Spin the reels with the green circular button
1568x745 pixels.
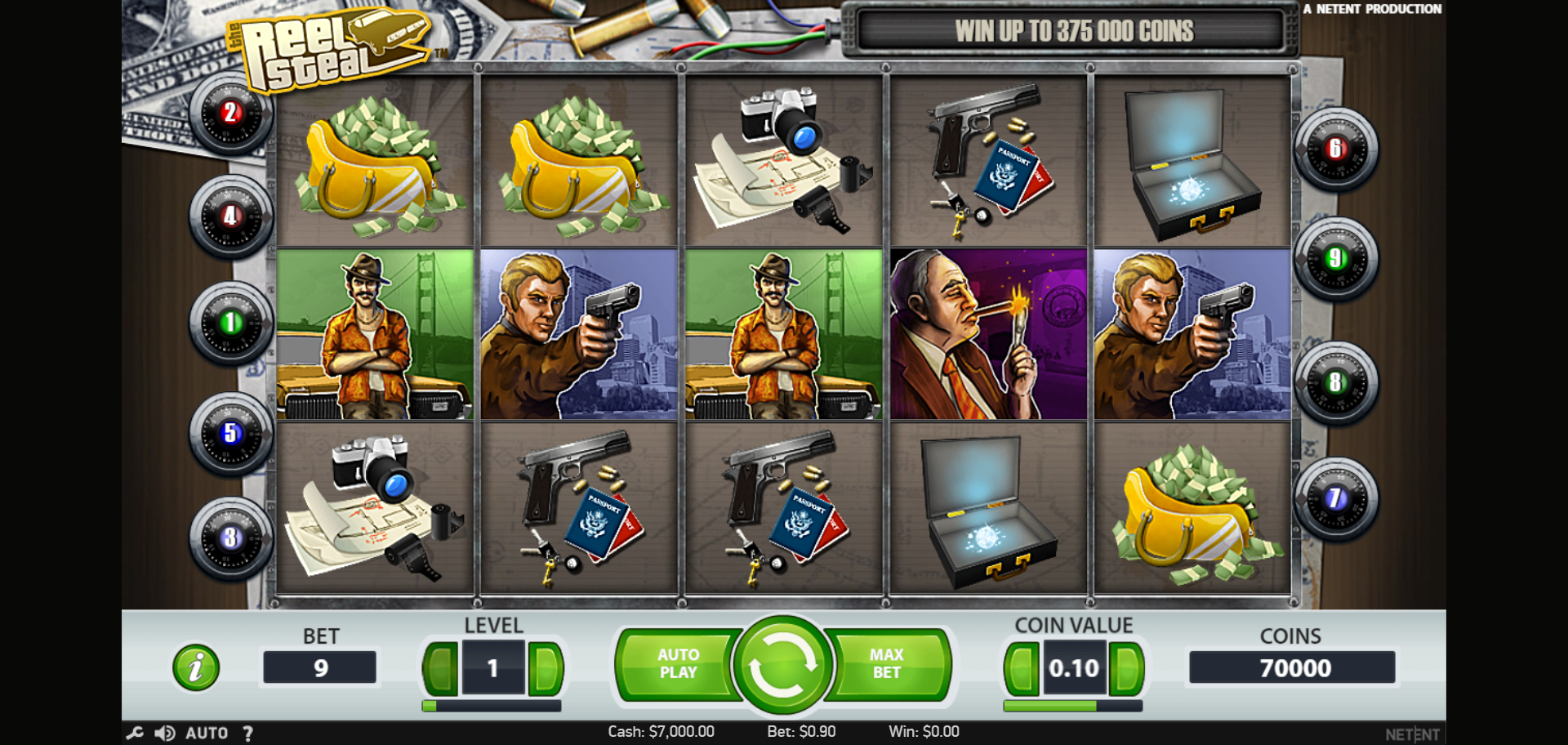tap(782, 665)
